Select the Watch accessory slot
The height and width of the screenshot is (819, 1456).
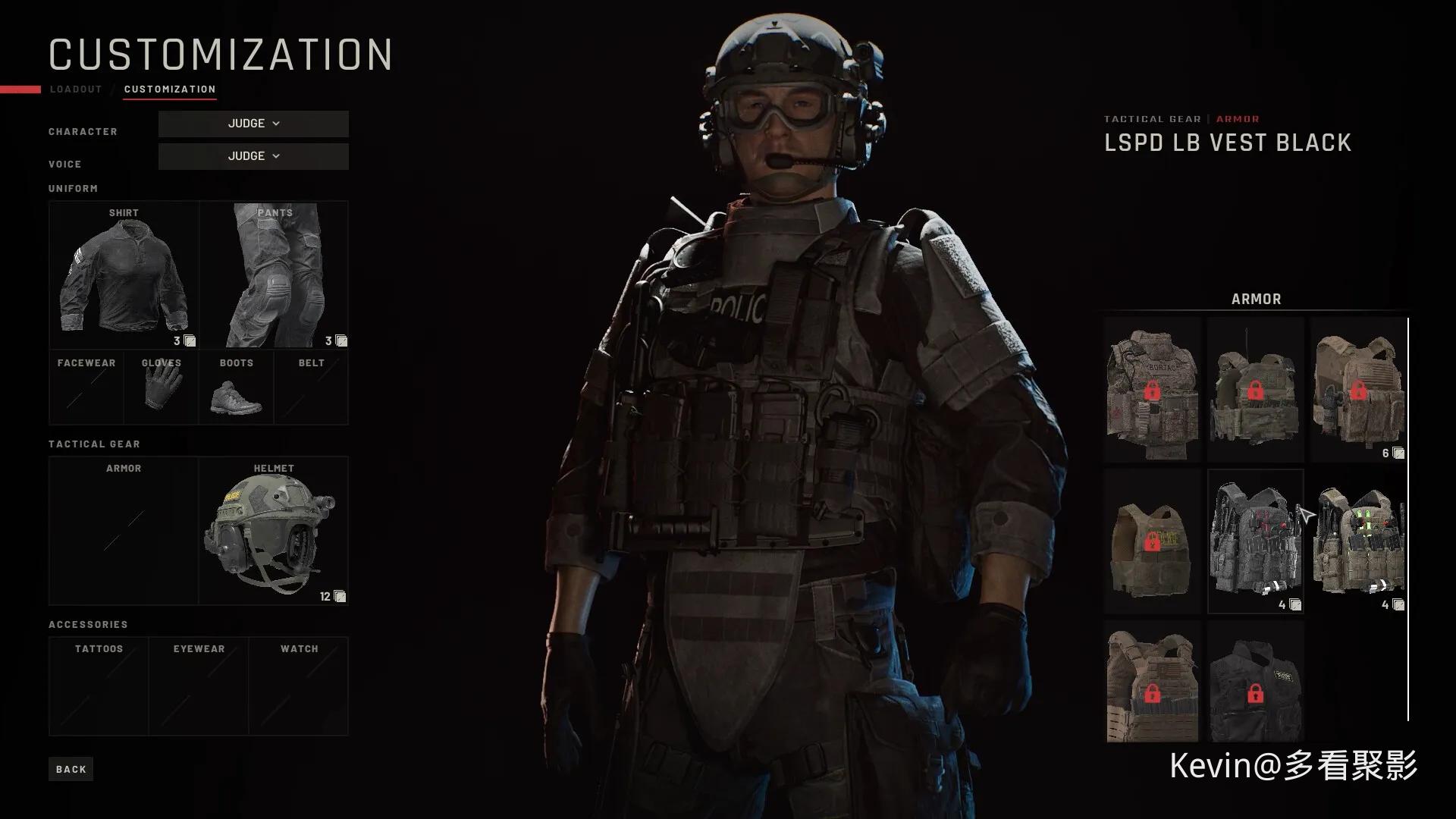point(299,686)
